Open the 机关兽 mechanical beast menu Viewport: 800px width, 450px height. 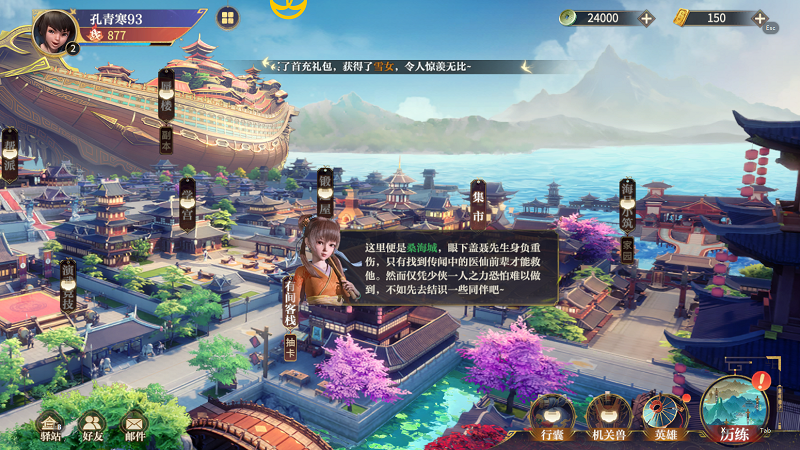607,414
